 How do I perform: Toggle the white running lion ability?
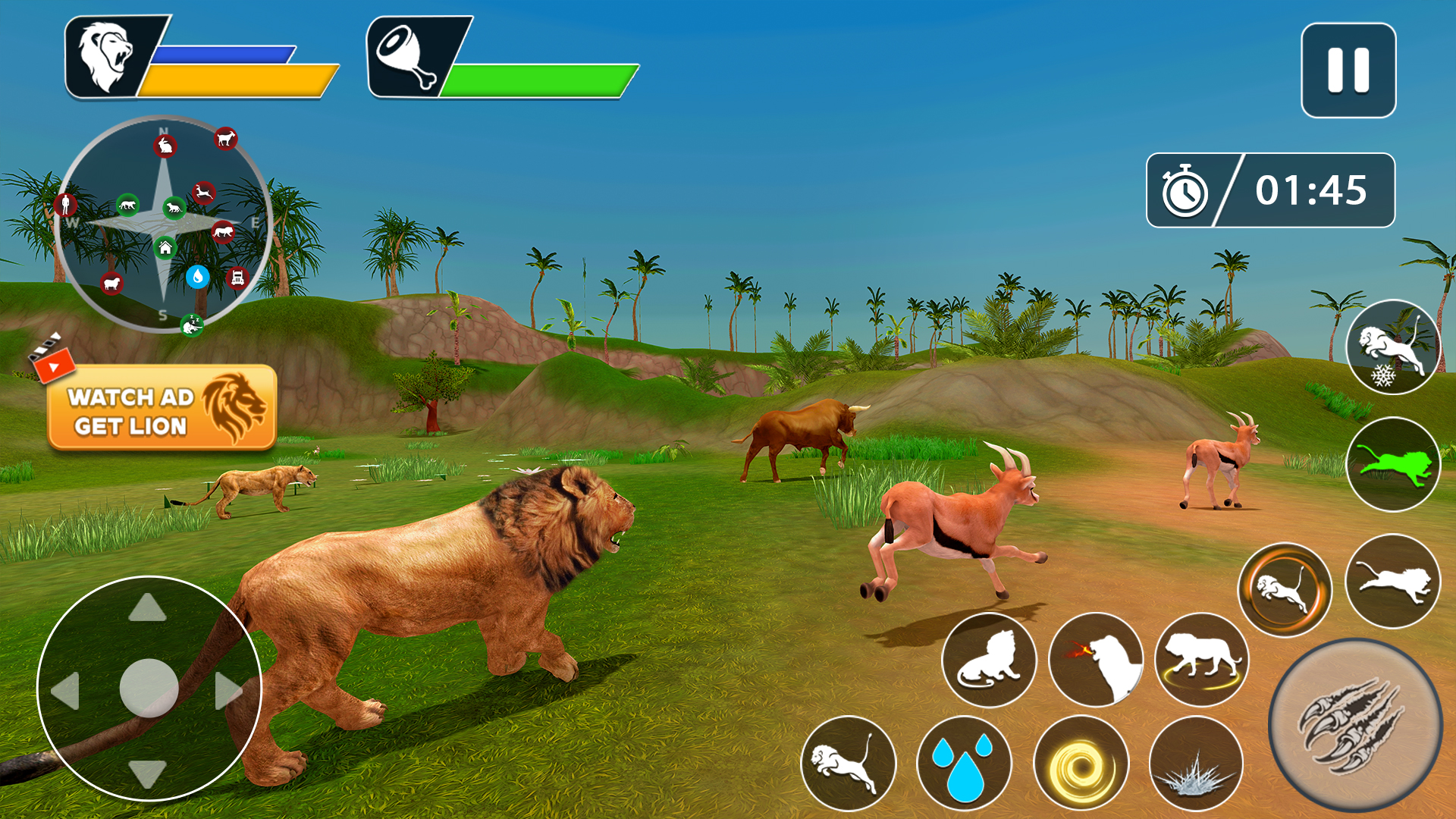point(1394,580)
